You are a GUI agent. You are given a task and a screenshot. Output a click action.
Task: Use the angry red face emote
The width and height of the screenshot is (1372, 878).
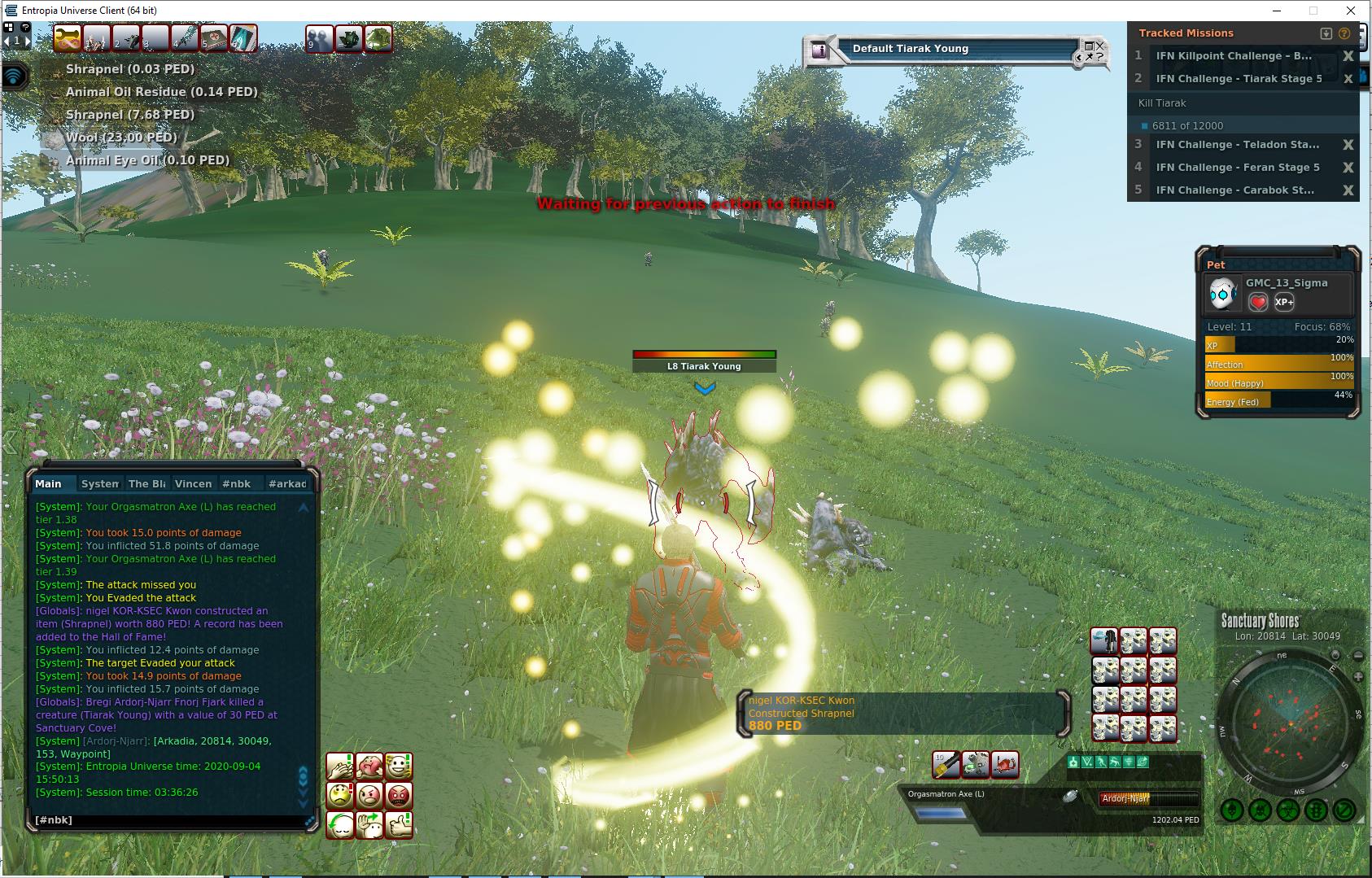[399, 795]
